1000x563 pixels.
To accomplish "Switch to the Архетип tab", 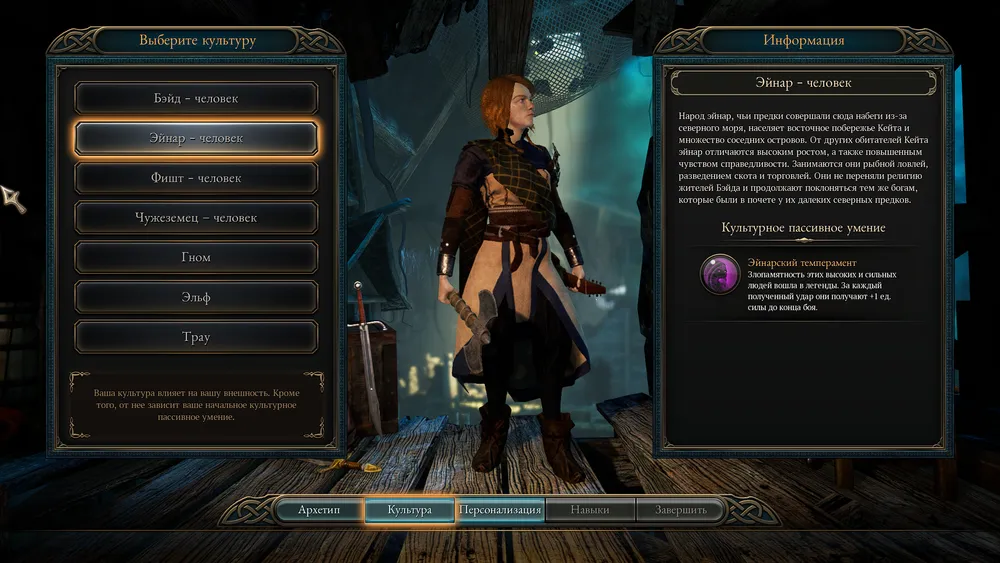I will tap(319, 510).
